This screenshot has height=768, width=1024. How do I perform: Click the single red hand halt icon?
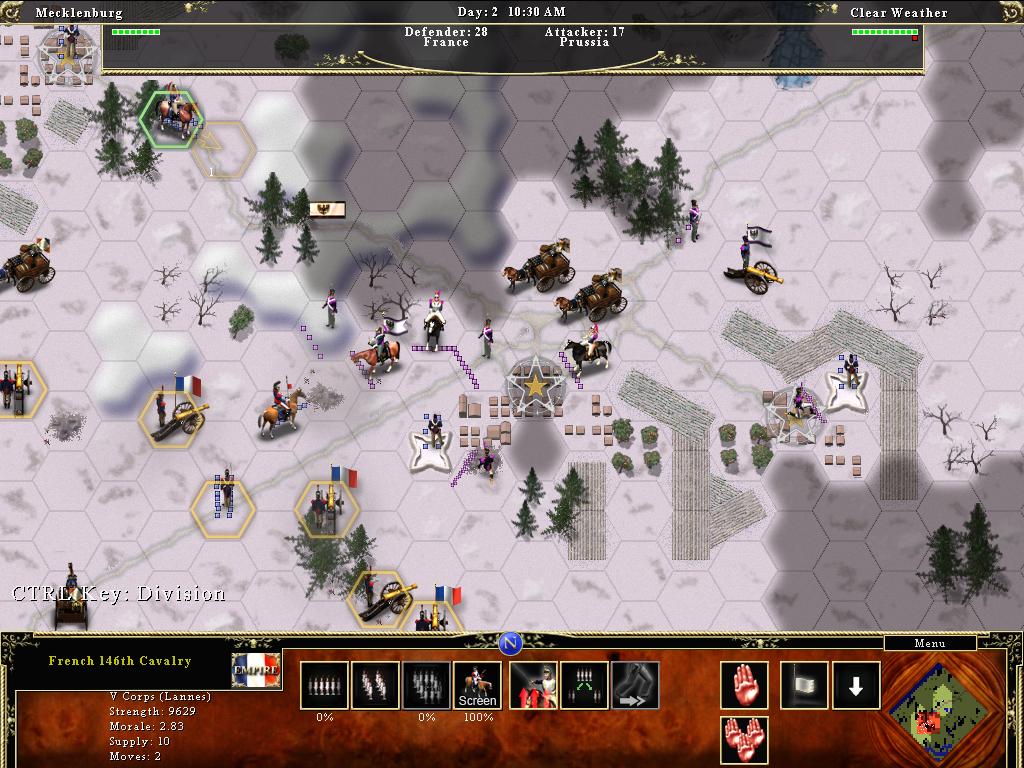tap(744, 686)
